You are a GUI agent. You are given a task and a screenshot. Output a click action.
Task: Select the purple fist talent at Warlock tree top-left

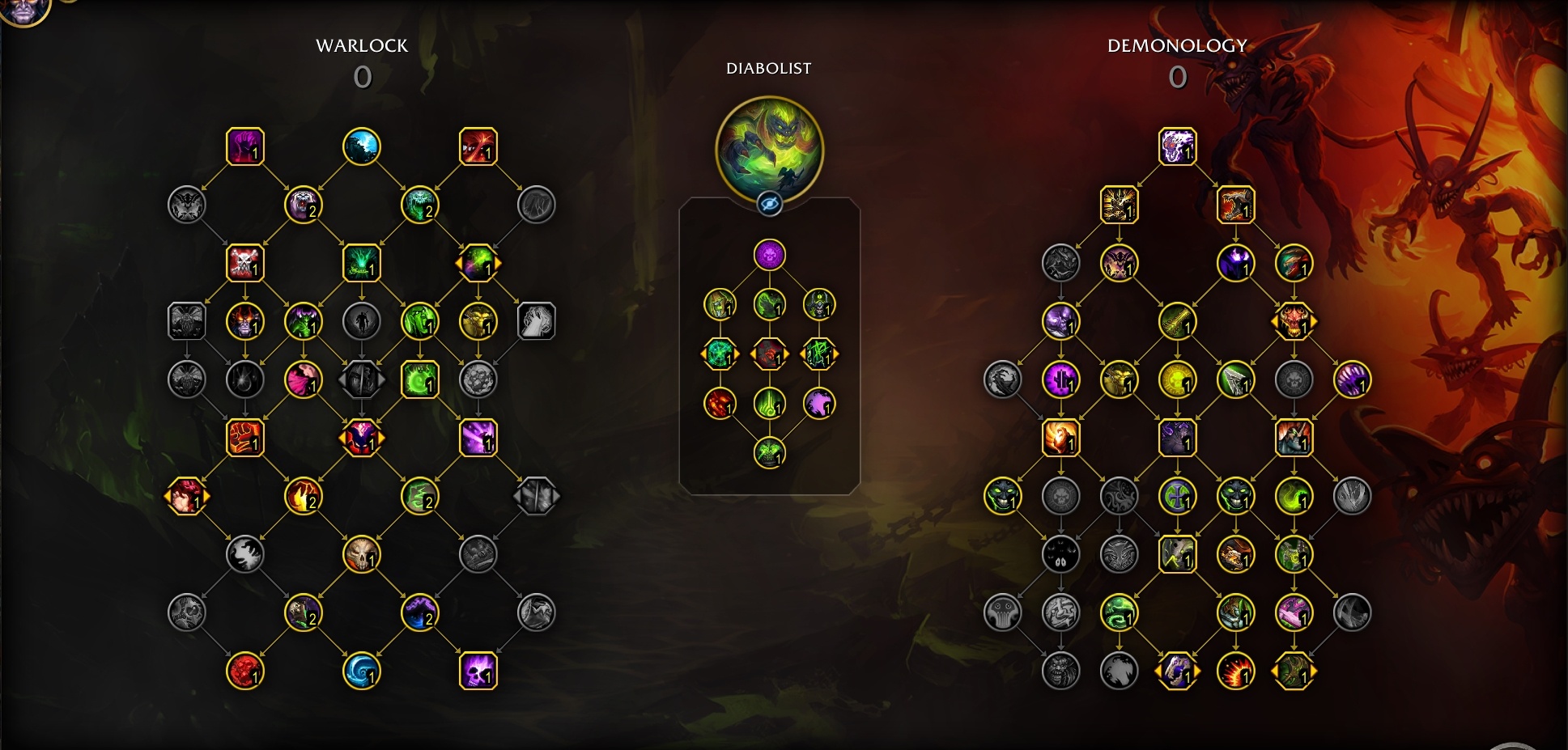pos(245,146)
